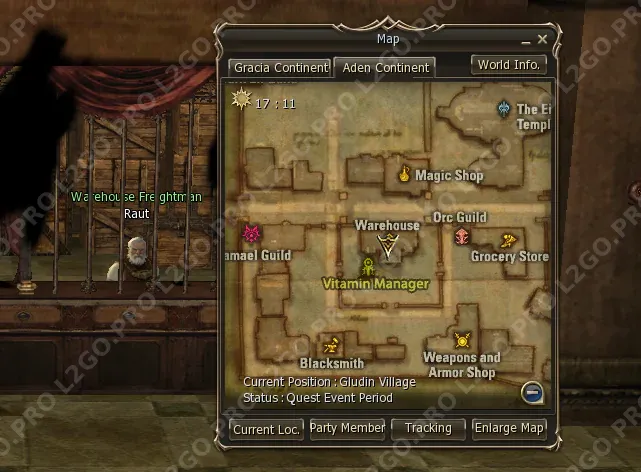Select the temple marker on the map
Screen dimensions: 641x472
(504, 108)
